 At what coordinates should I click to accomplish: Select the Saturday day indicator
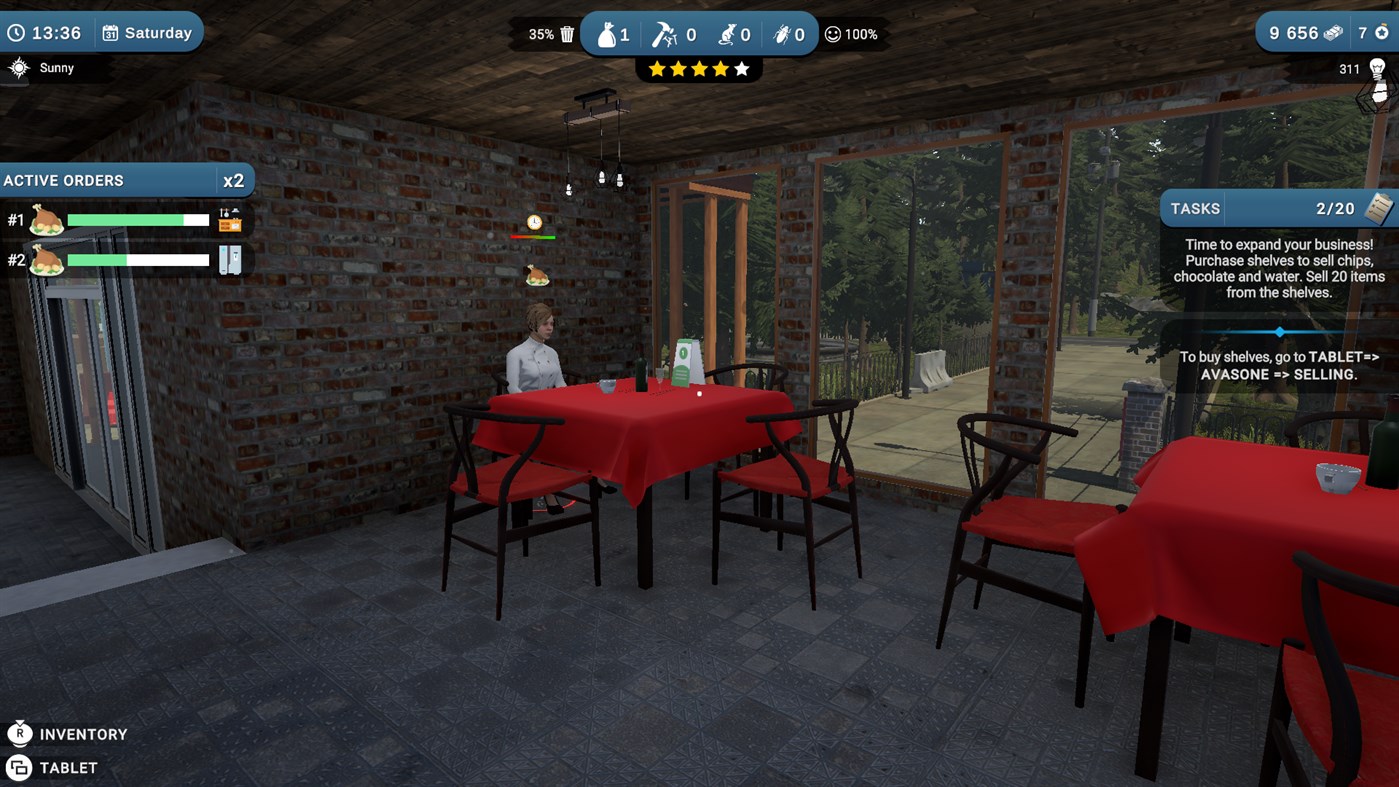(x=148, y=32)
